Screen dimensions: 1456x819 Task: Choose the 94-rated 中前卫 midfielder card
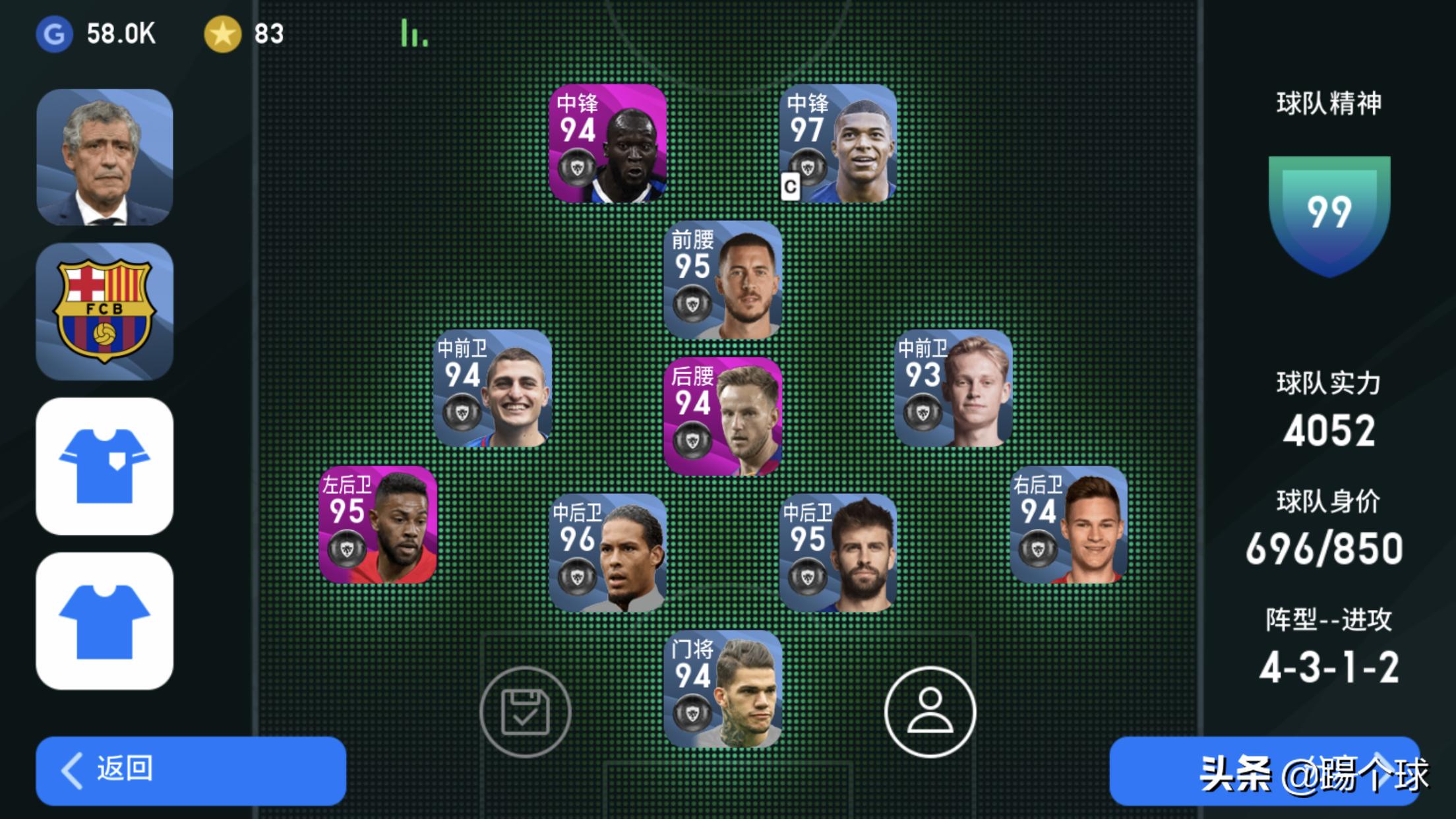[x=493, y=389]
